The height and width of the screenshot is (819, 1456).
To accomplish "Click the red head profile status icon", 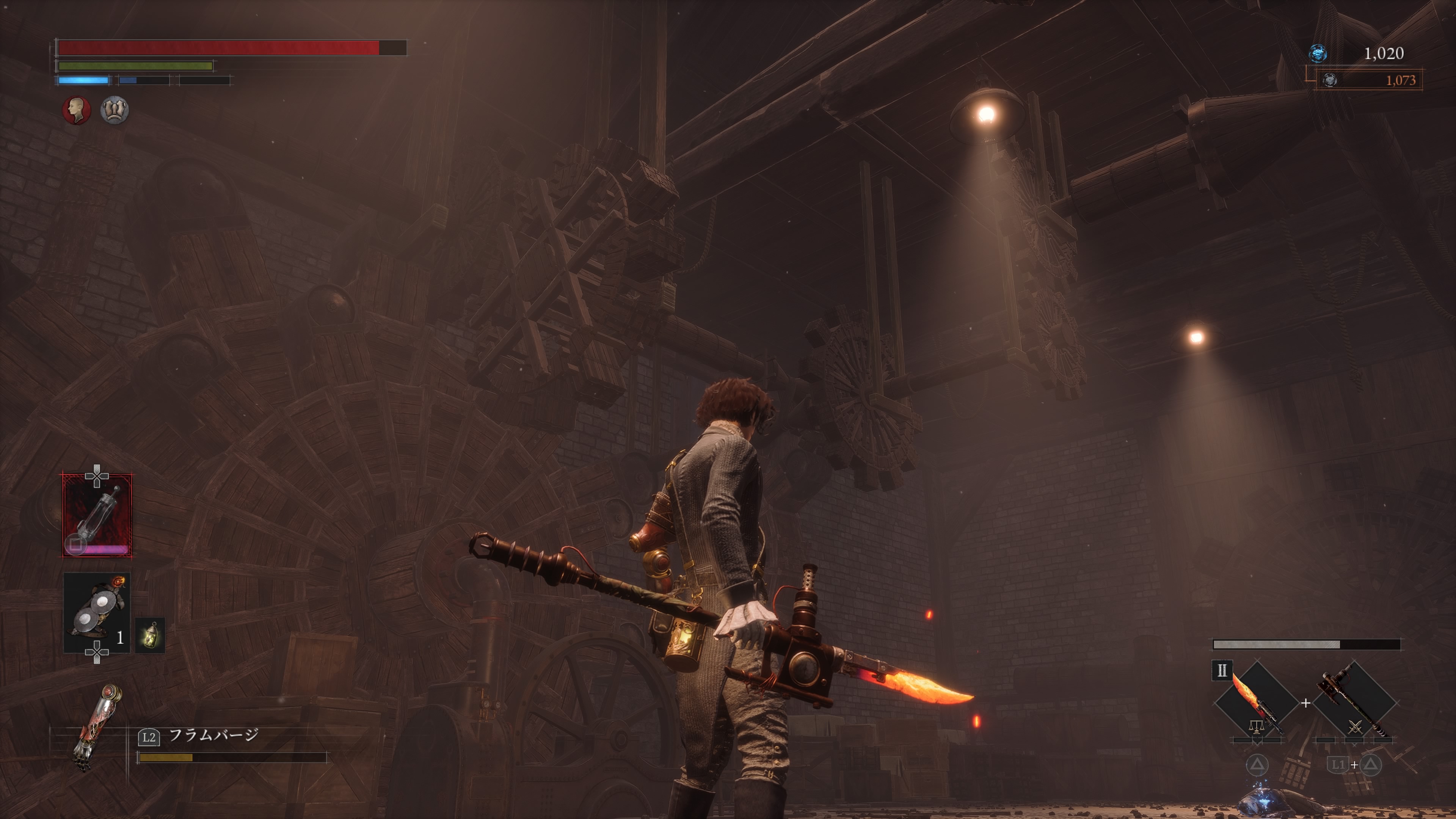I will click(x=76, y=110).
